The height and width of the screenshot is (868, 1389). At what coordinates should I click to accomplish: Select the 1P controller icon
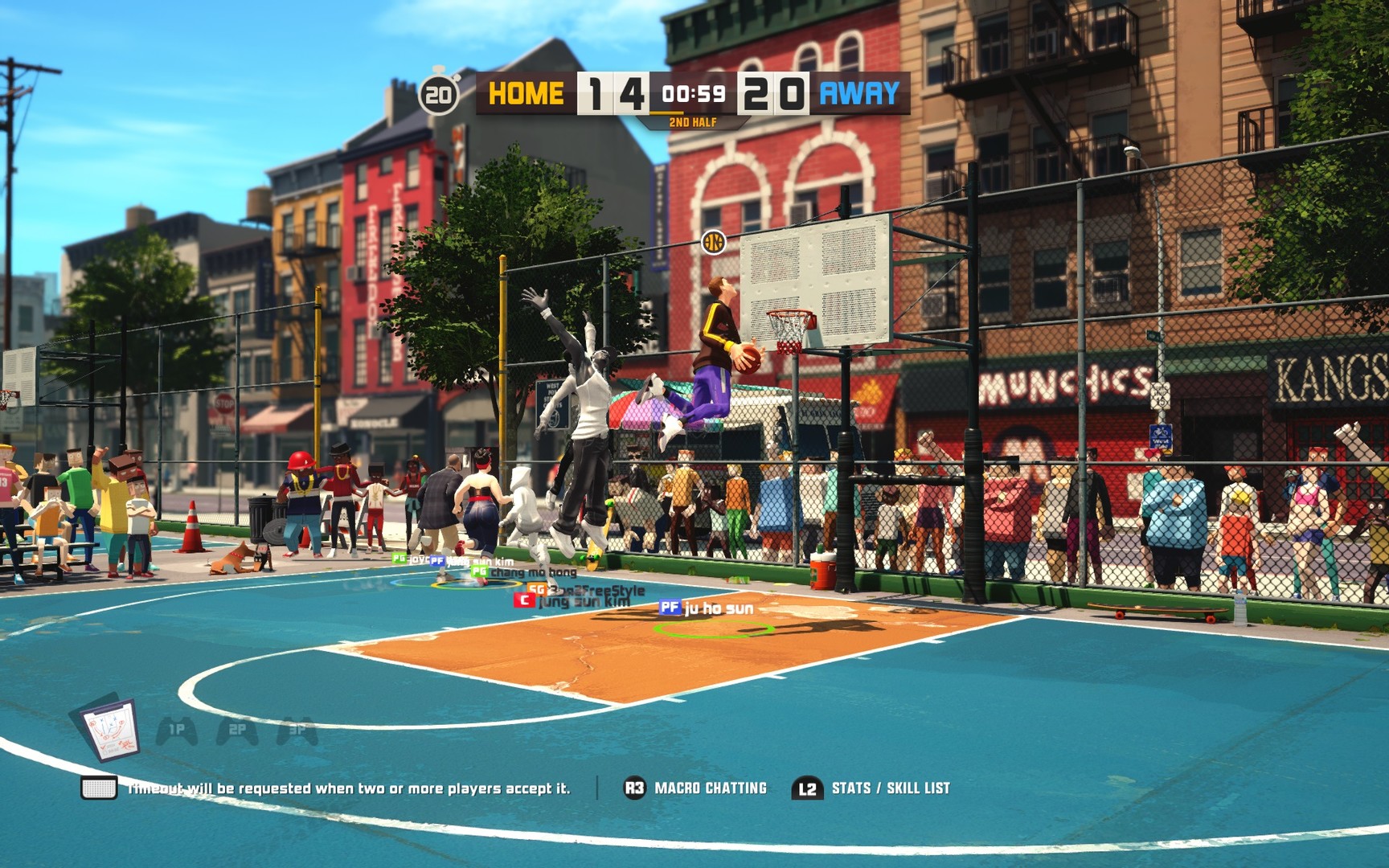coord(176,731)
